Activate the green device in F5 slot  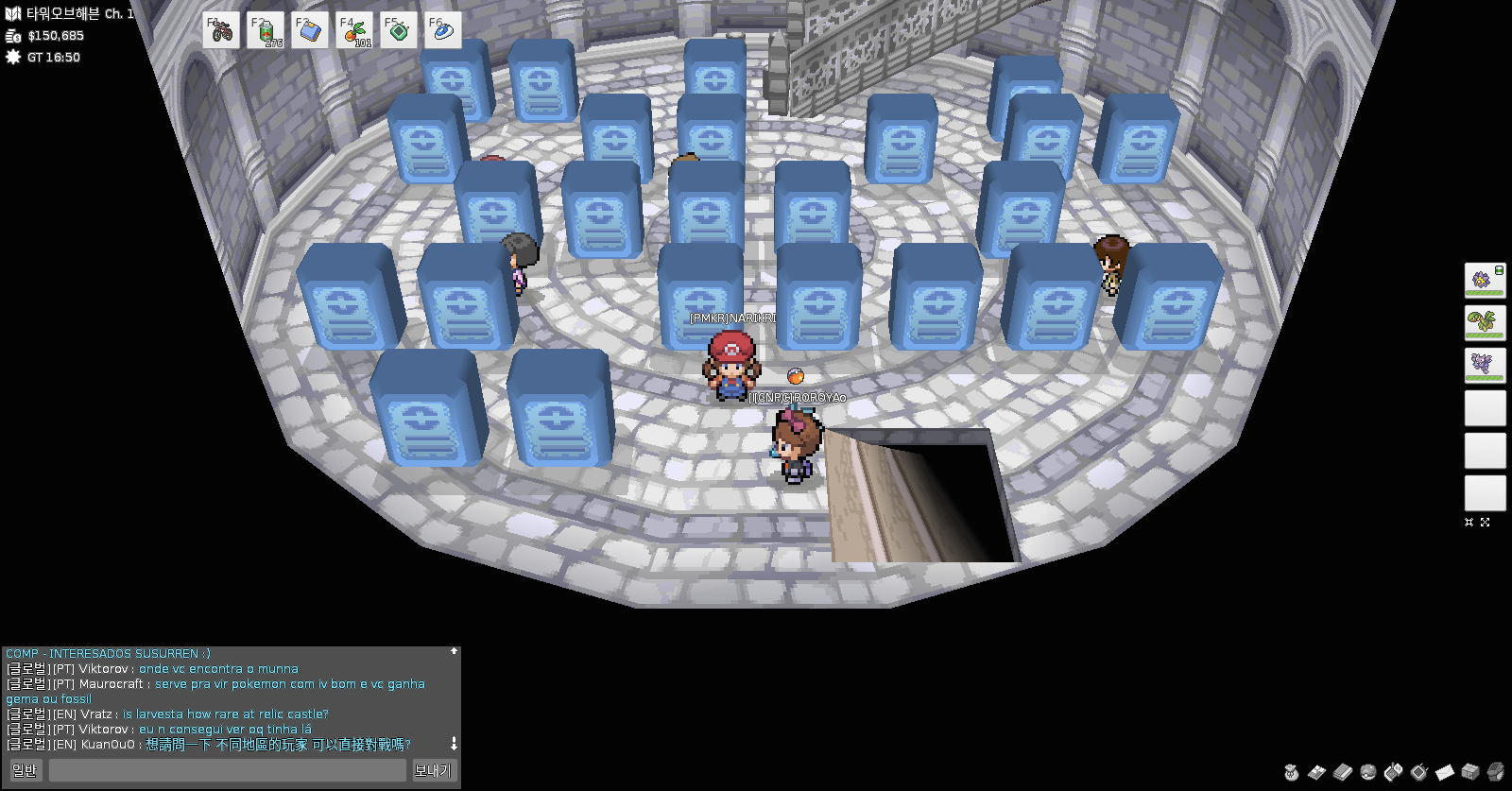pyautogui.click(x=399, y=31)
